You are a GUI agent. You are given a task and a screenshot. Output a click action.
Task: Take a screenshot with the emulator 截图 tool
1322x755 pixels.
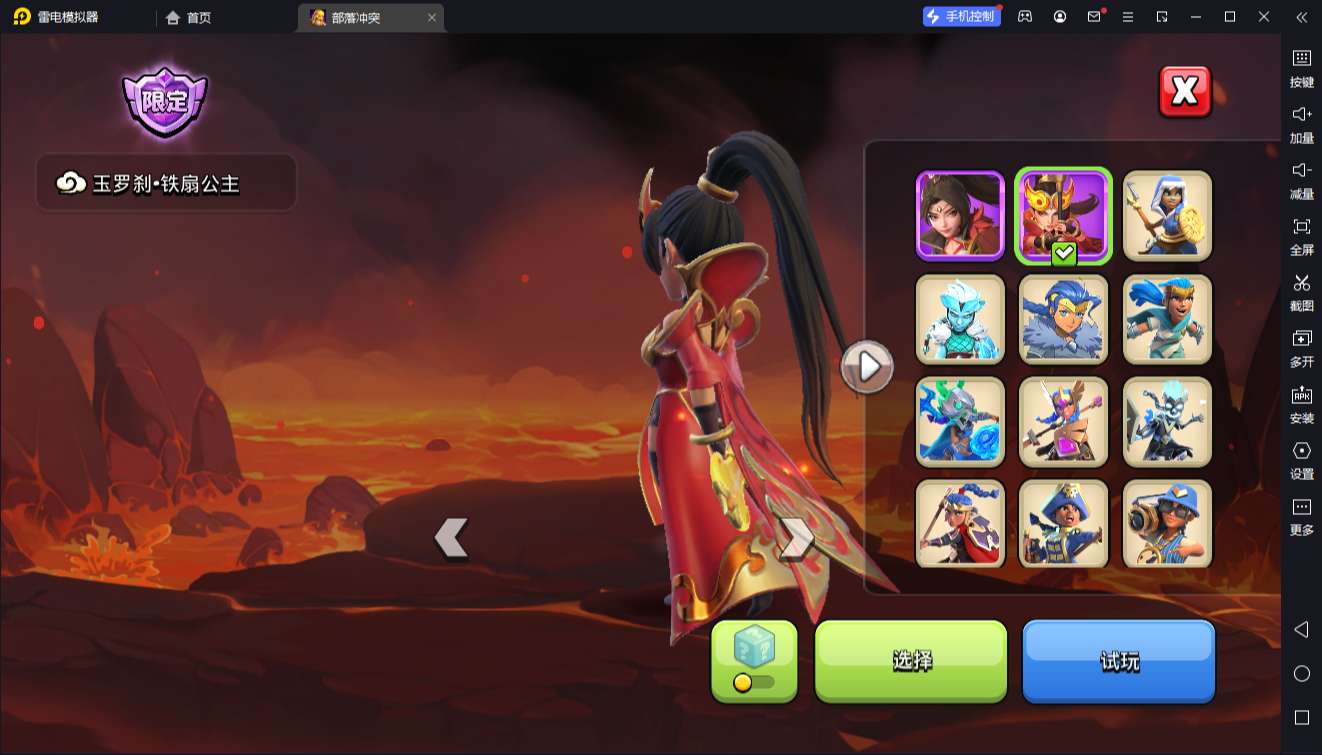tap(1301, 292)
